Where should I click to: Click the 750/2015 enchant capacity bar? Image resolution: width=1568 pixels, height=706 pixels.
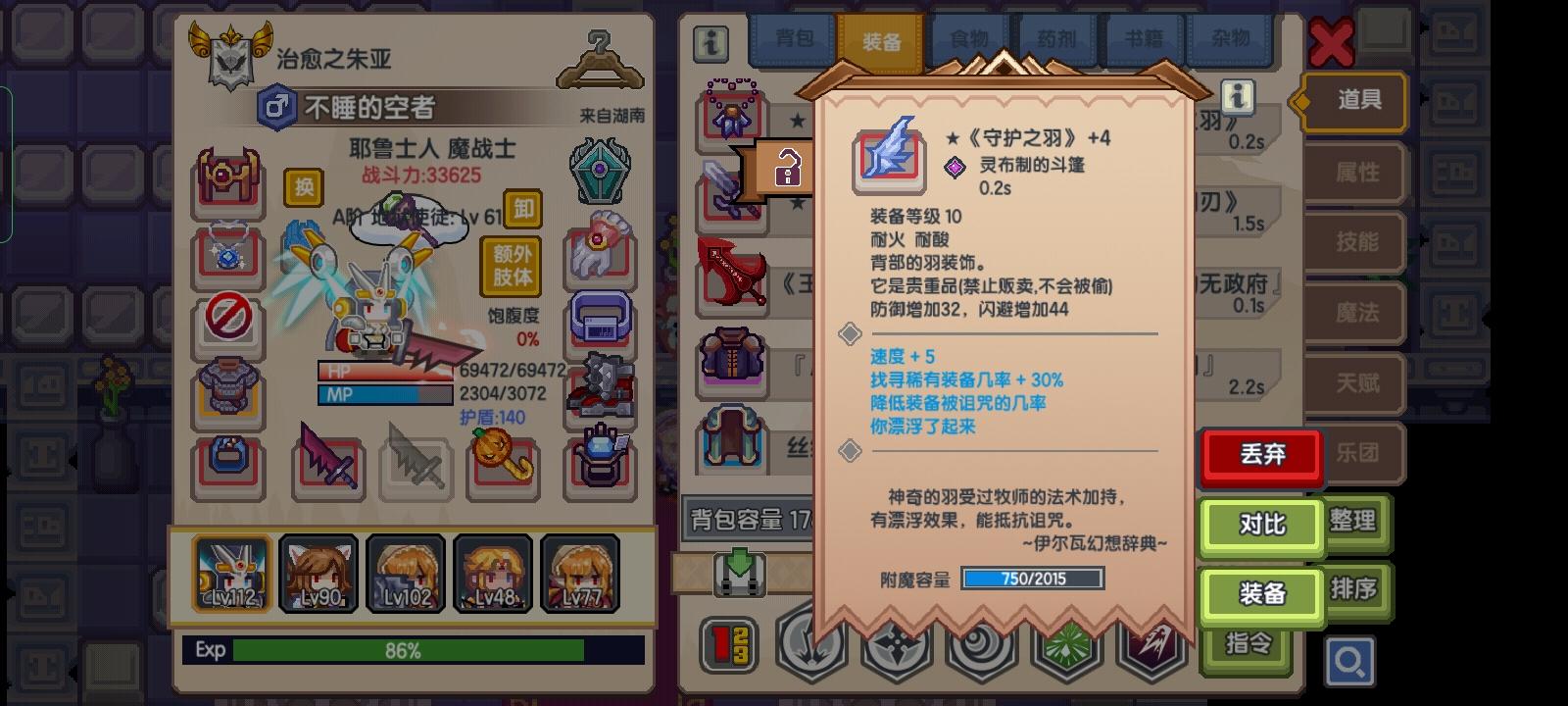(1032, 579)
